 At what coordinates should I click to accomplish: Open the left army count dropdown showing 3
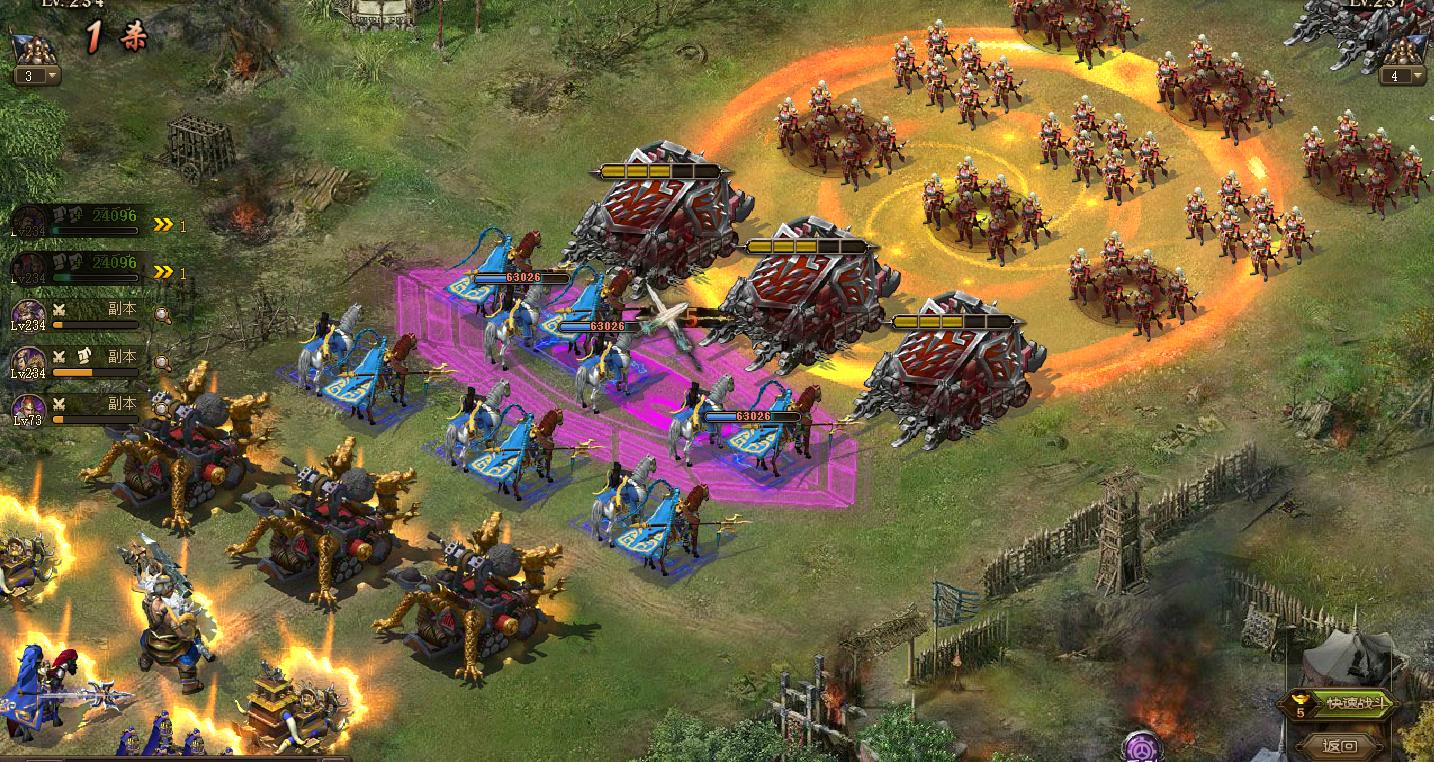[x=37, y=76]
